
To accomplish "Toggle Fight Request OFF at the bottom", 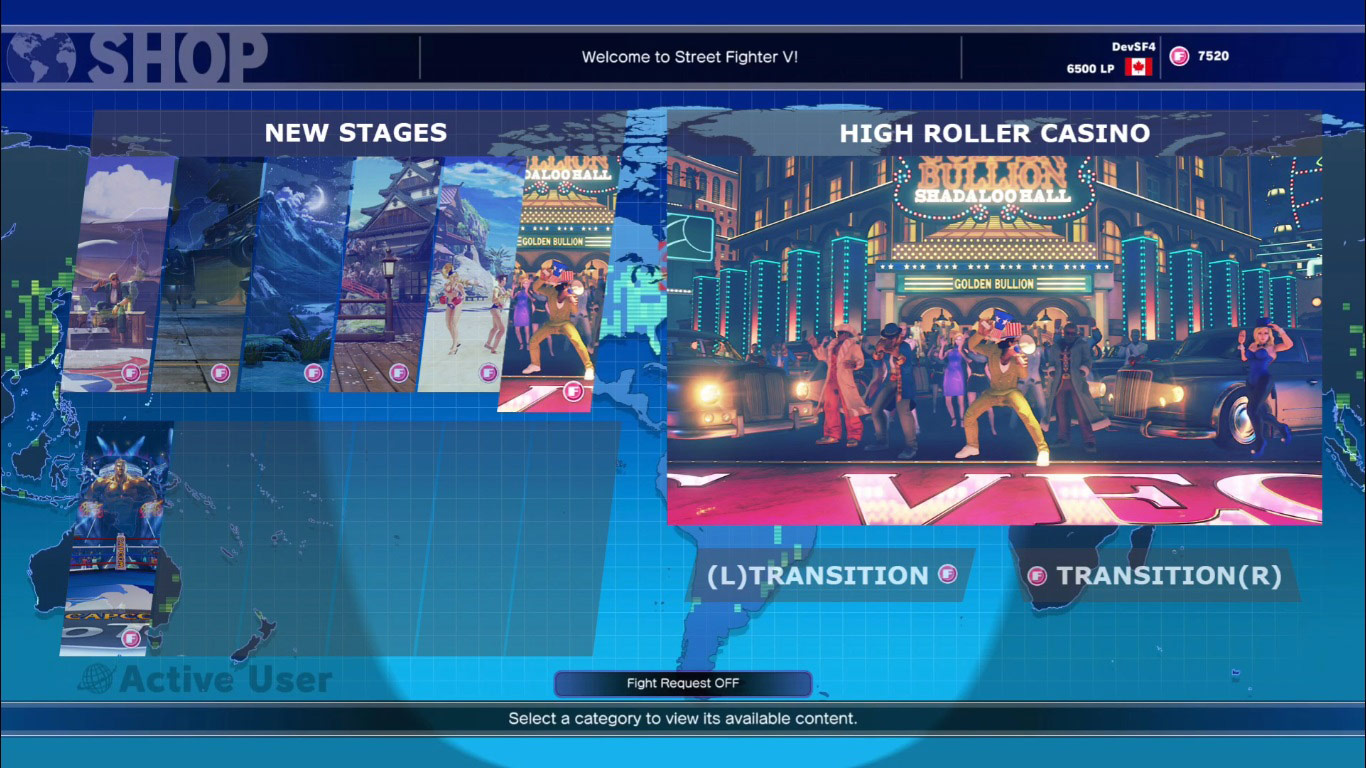I will [x=683, y=683].
